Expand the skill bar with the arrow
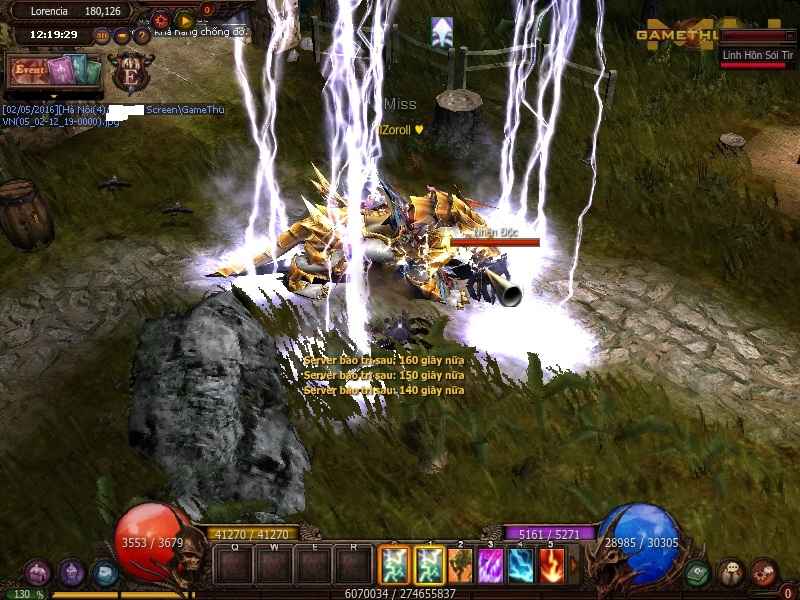 [574, 566]
